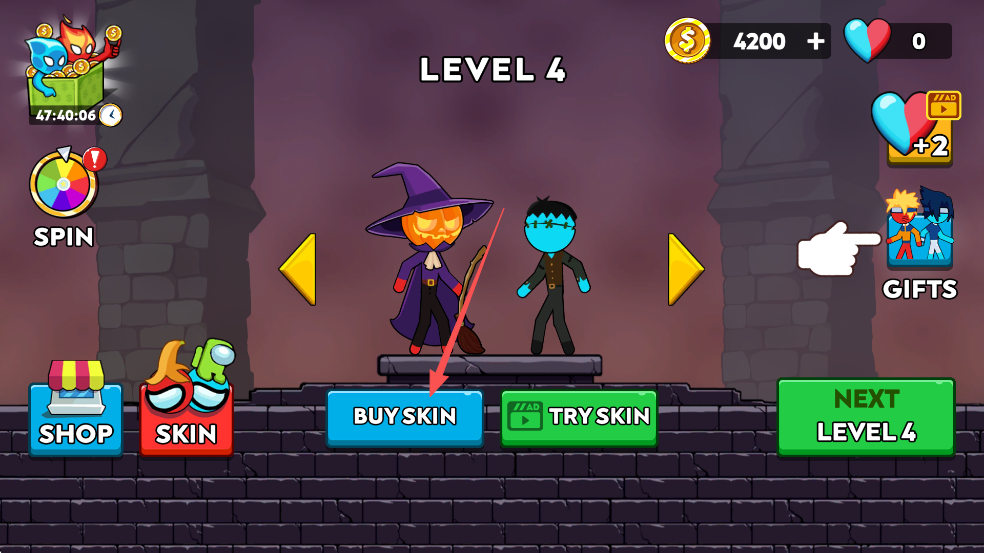Image resolution: width=984 pixels, height=553 pixels.
Task: Open the Gifts characters icon
Action: coord(919,228)
